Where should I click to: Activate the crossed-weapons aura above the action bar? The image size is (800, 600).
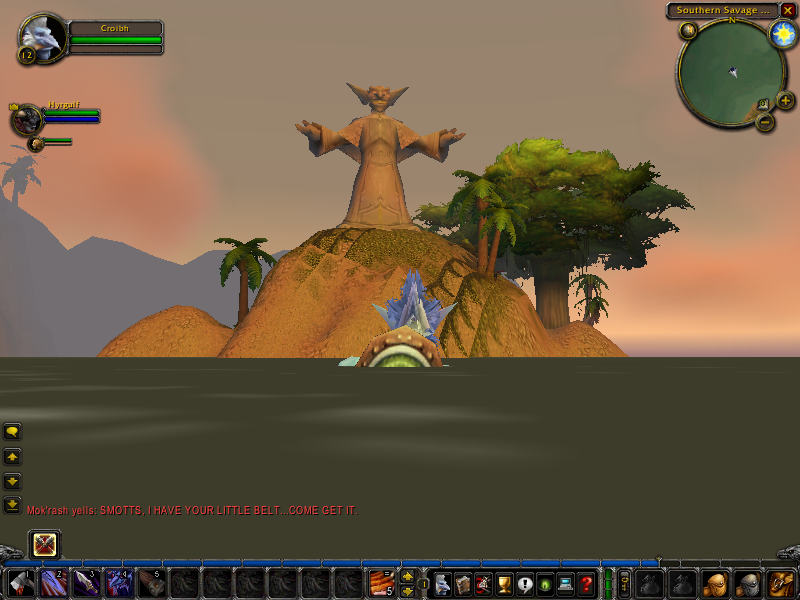[45, 545]
